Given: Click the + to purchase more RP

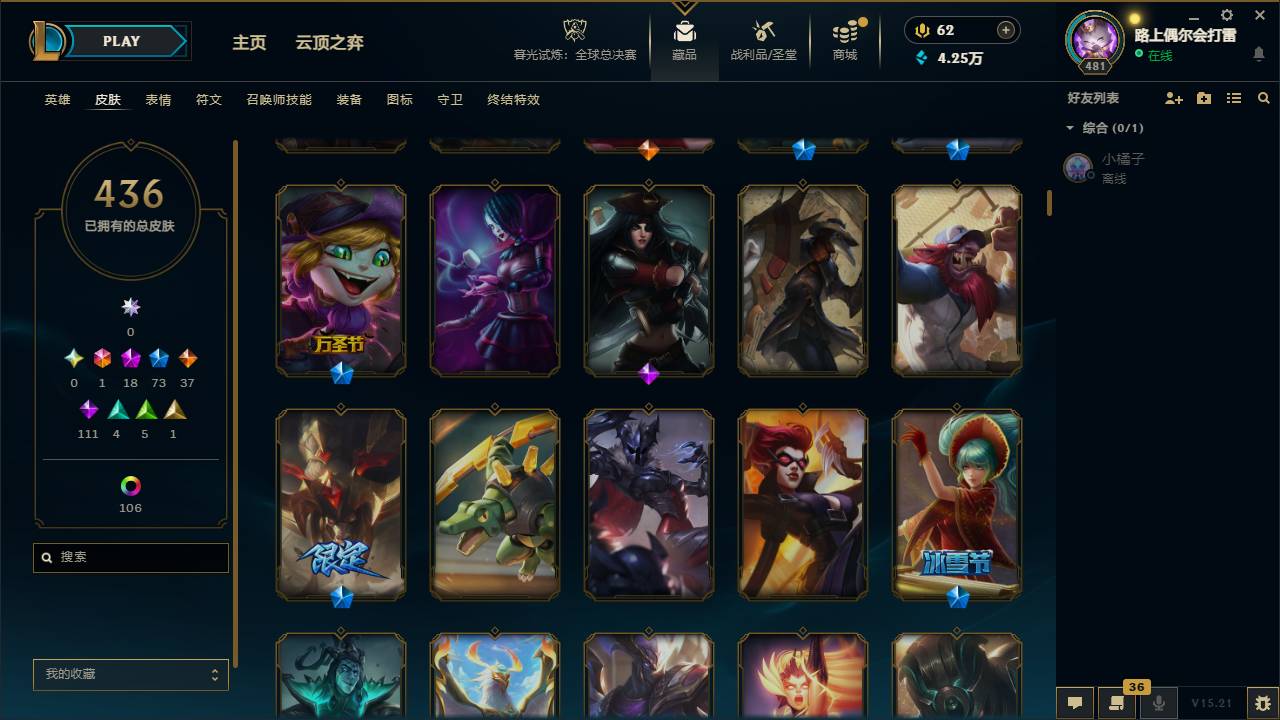Looking at the screenshot, I should point(1004,30).
